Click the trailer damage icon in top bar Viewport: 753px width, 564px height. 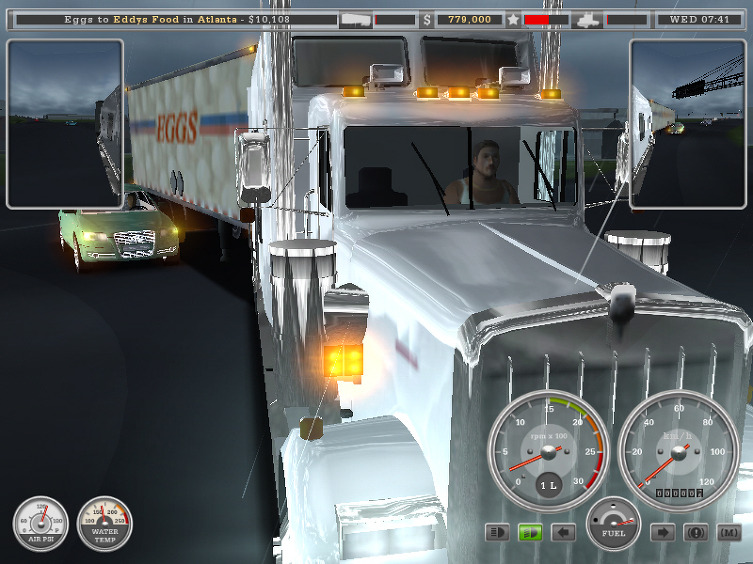click(x=356, y=19)
